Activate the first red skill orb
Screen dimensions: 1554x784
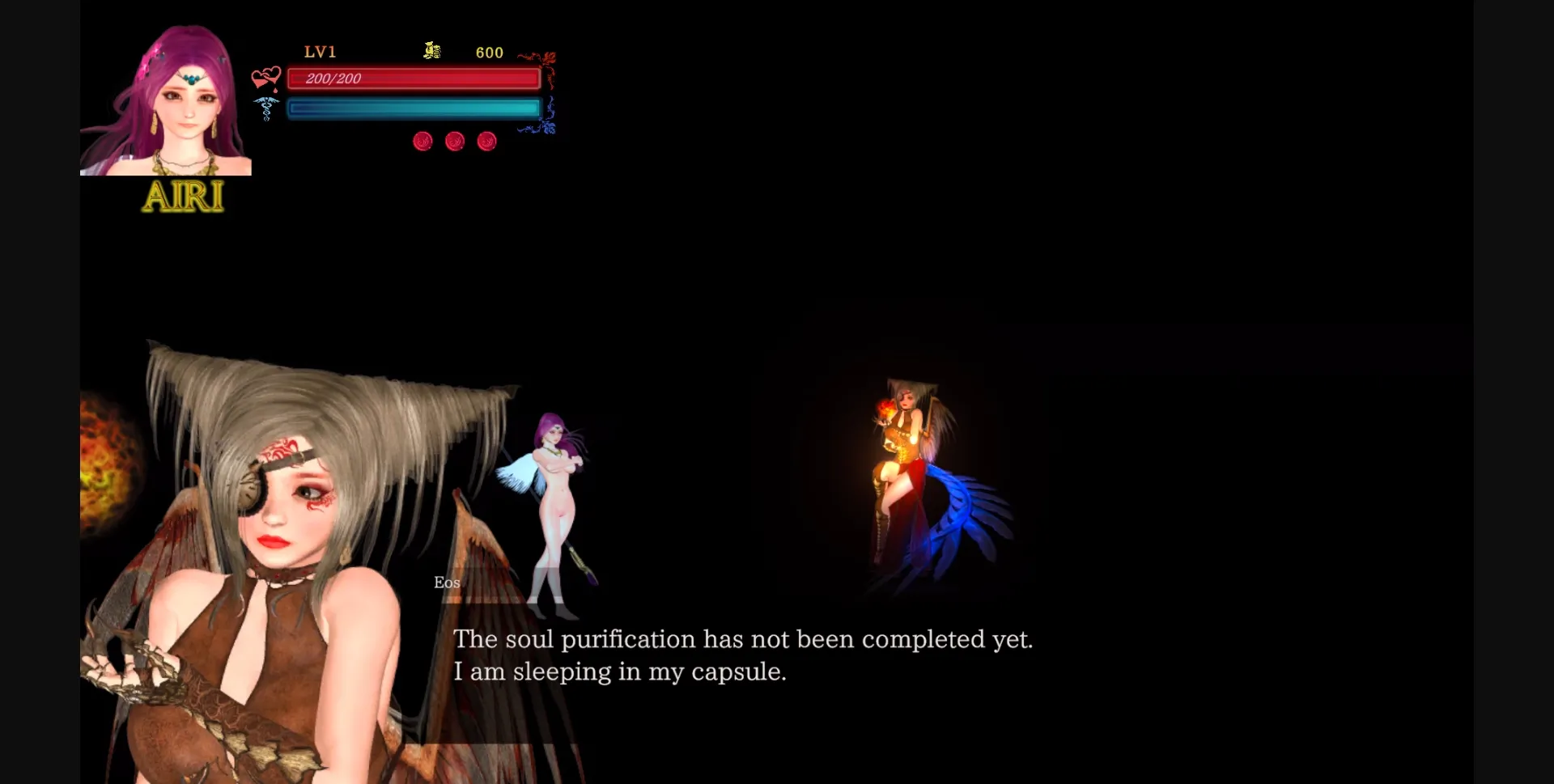tap(422, 141)
